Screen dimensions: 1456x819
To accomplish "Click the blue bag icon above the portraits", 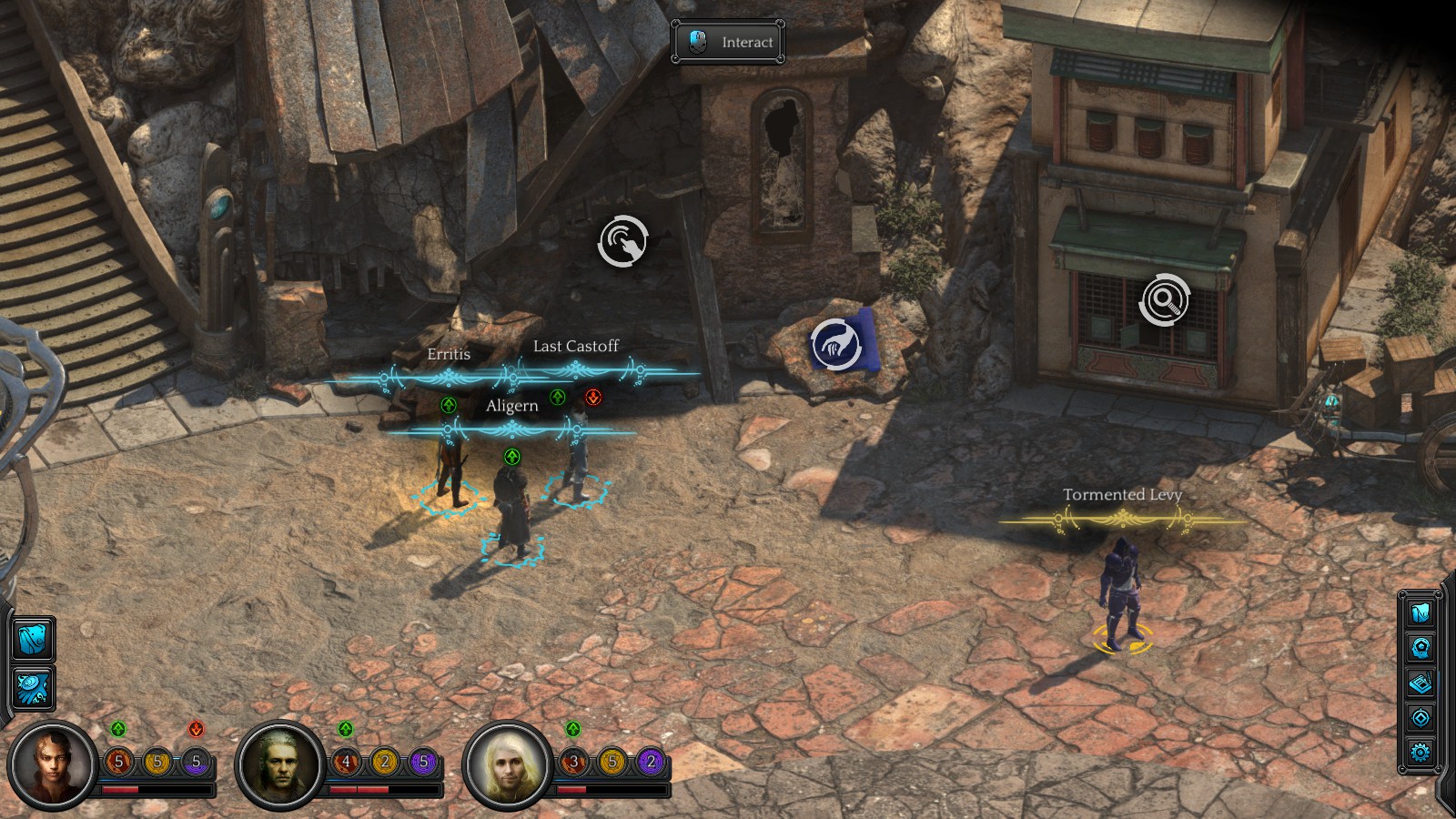I will (x=34, y=638).
